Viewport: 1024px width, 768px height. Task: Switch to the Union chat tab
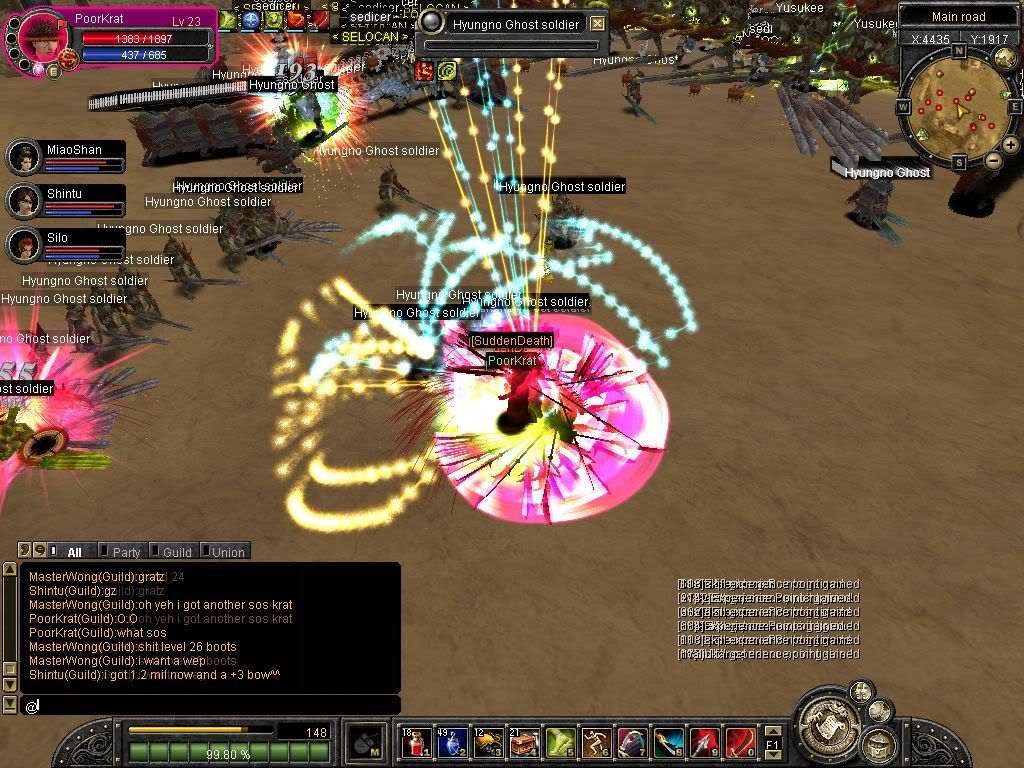pyautogui.click(x=227, y=552)
